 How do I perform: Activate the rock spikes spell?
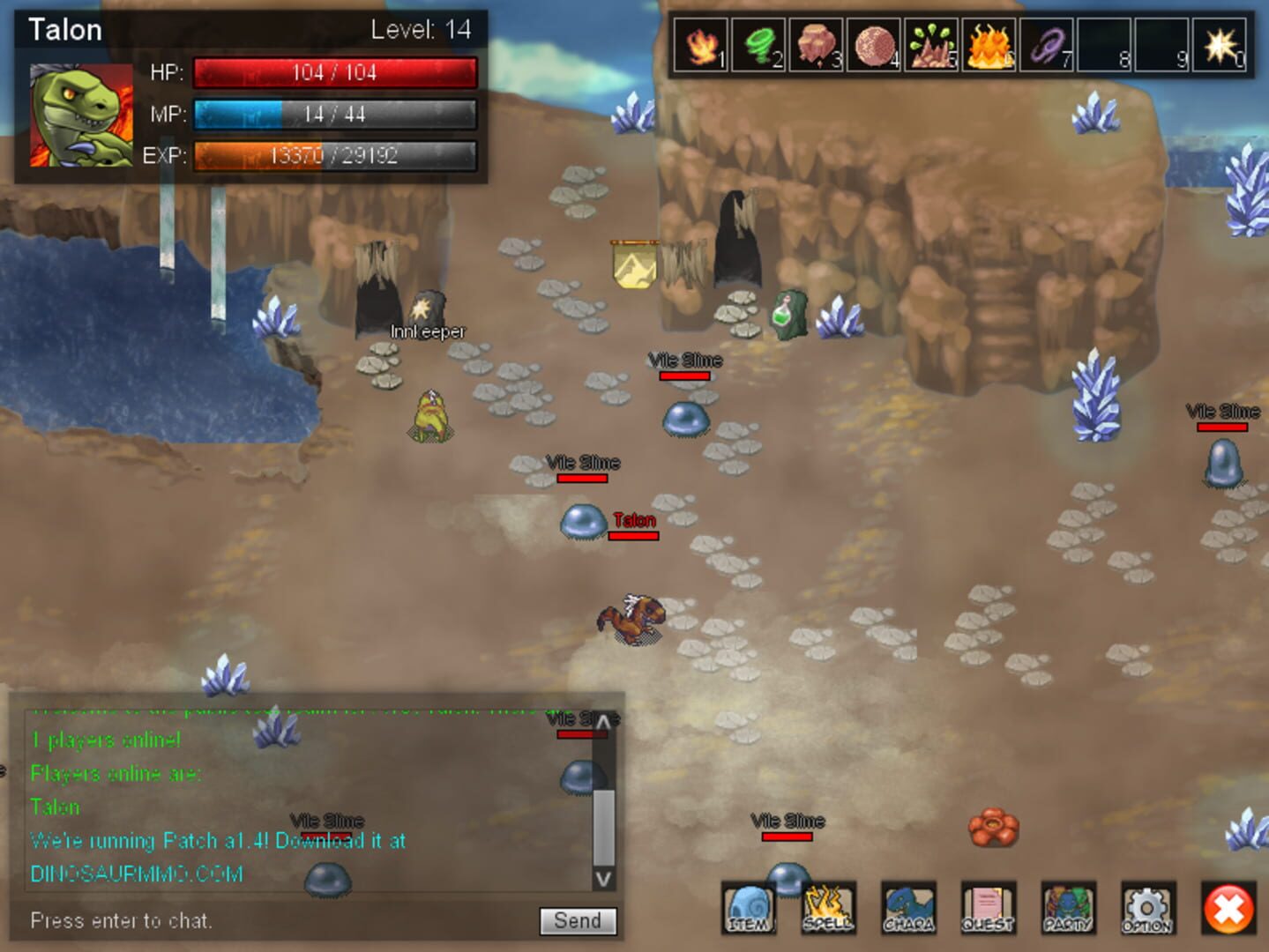coord(932,45)
